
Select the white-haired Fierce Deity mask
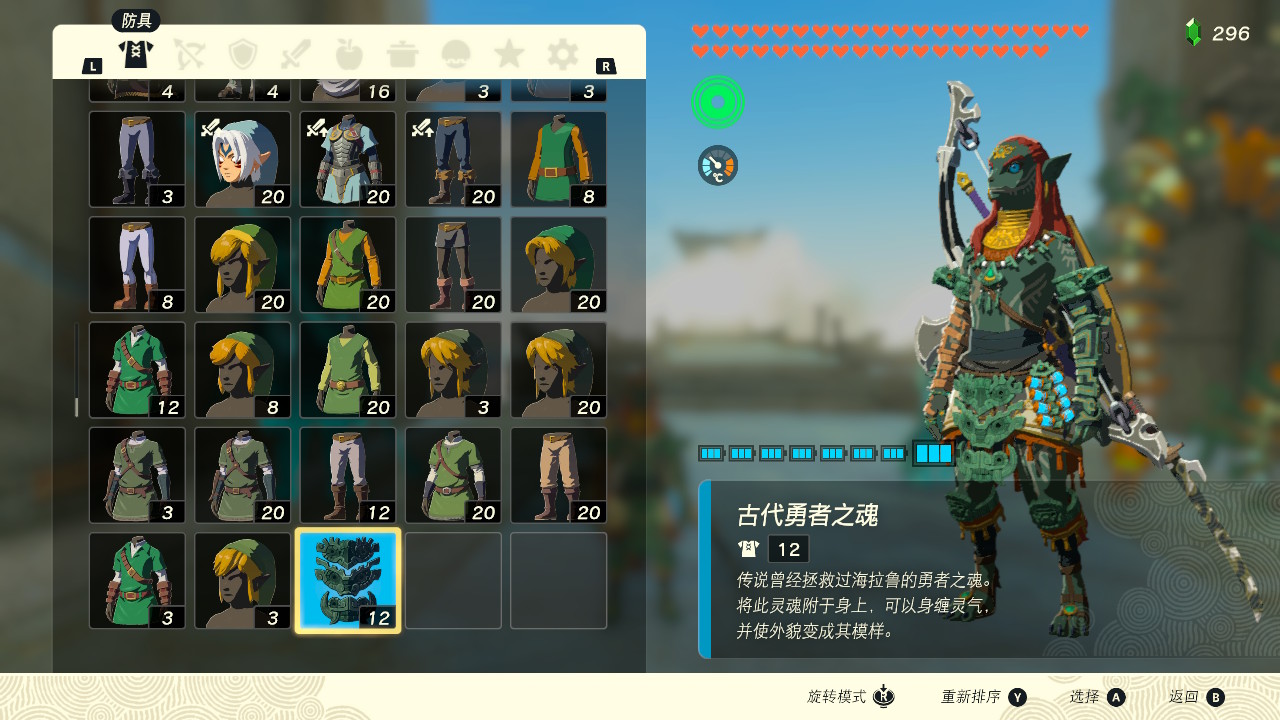tap(243, 159)
